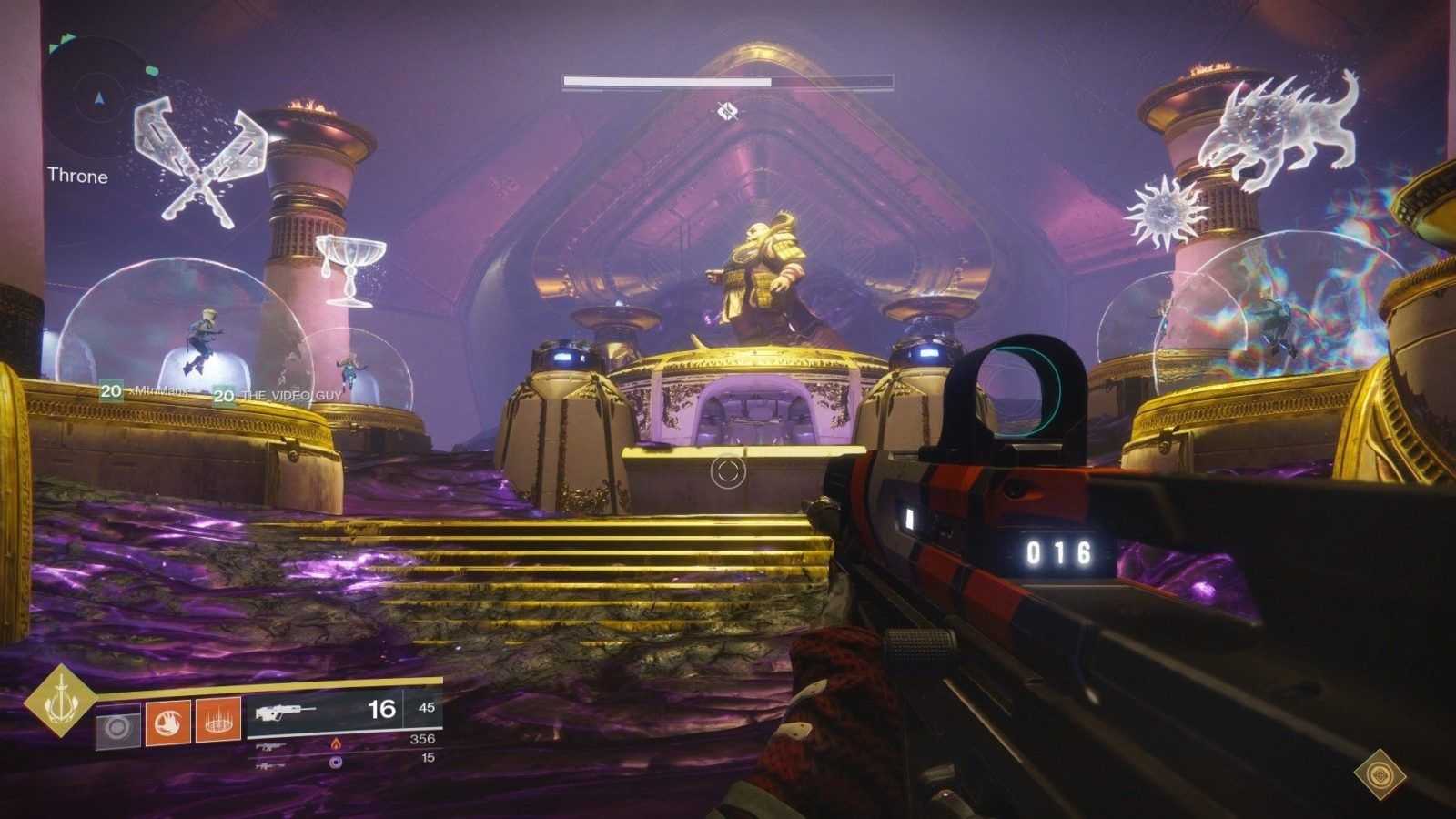Activate the orange rift class ability icon
Screen dimensions: 1456x819
click(218, 722)
